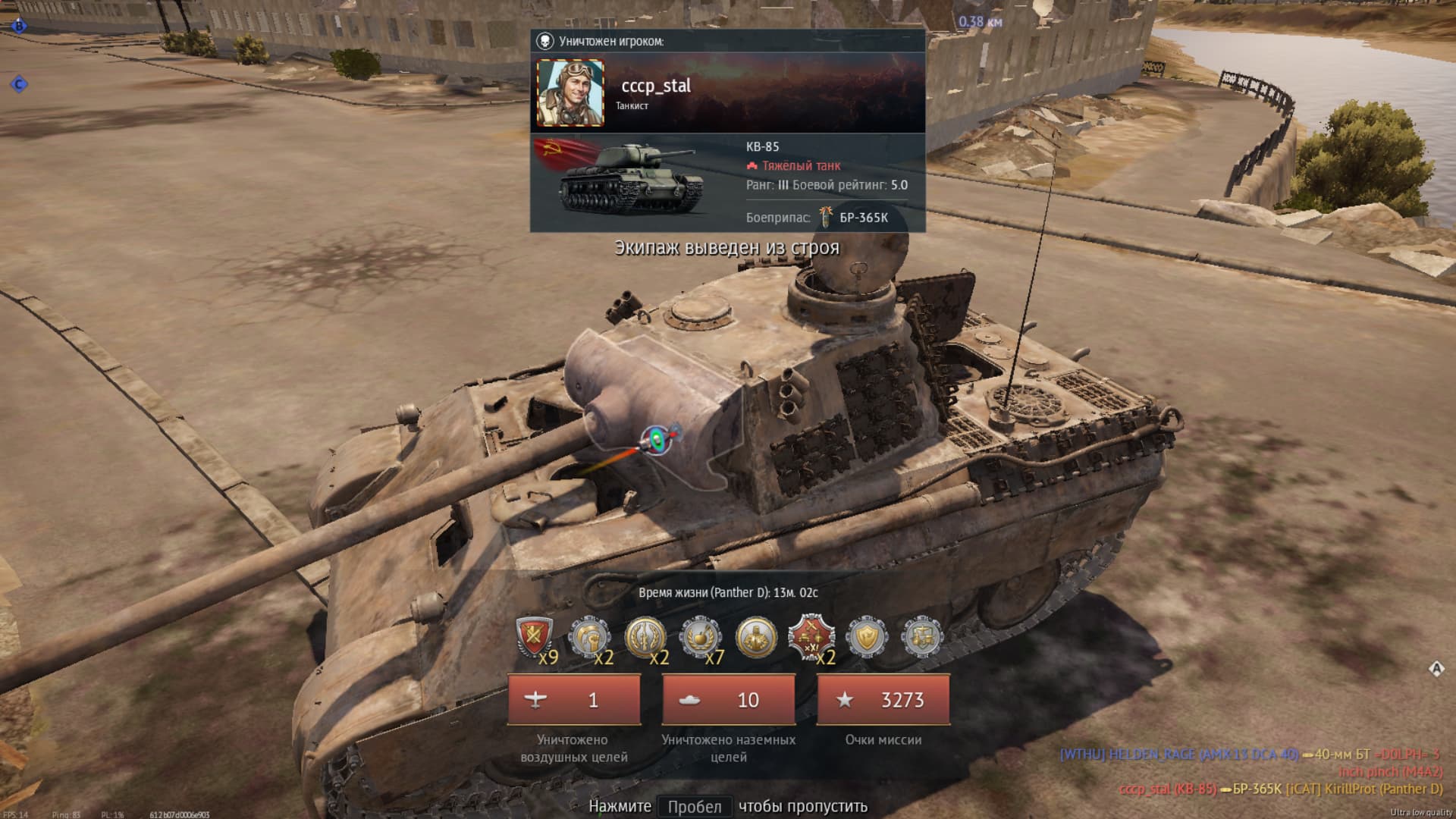Inspect the БР-365К shell ammo icon
Screen dimensions: 1456x819
click(826, 217)
